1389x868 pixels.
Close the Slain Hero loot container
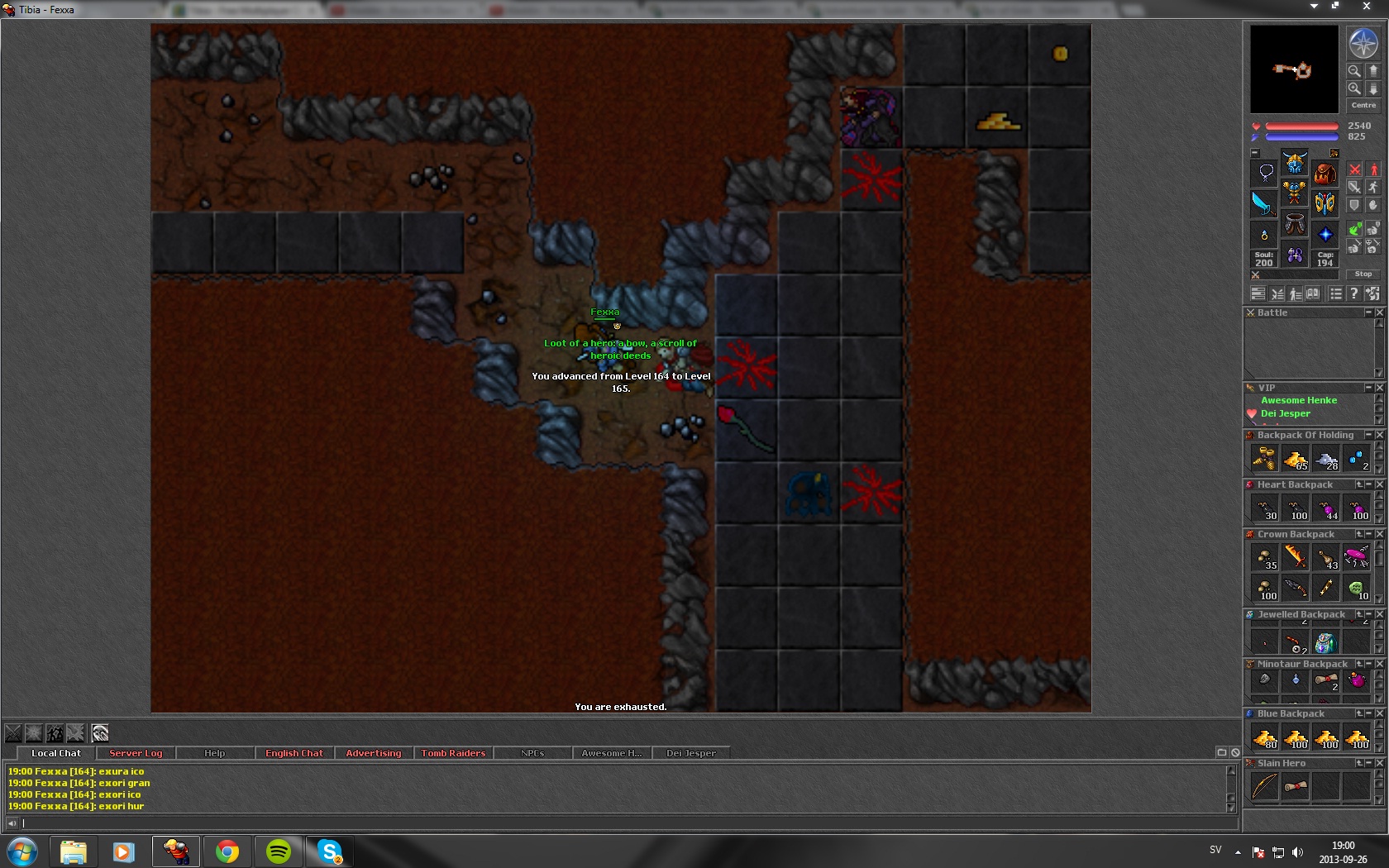click(x=1379, y=763)
